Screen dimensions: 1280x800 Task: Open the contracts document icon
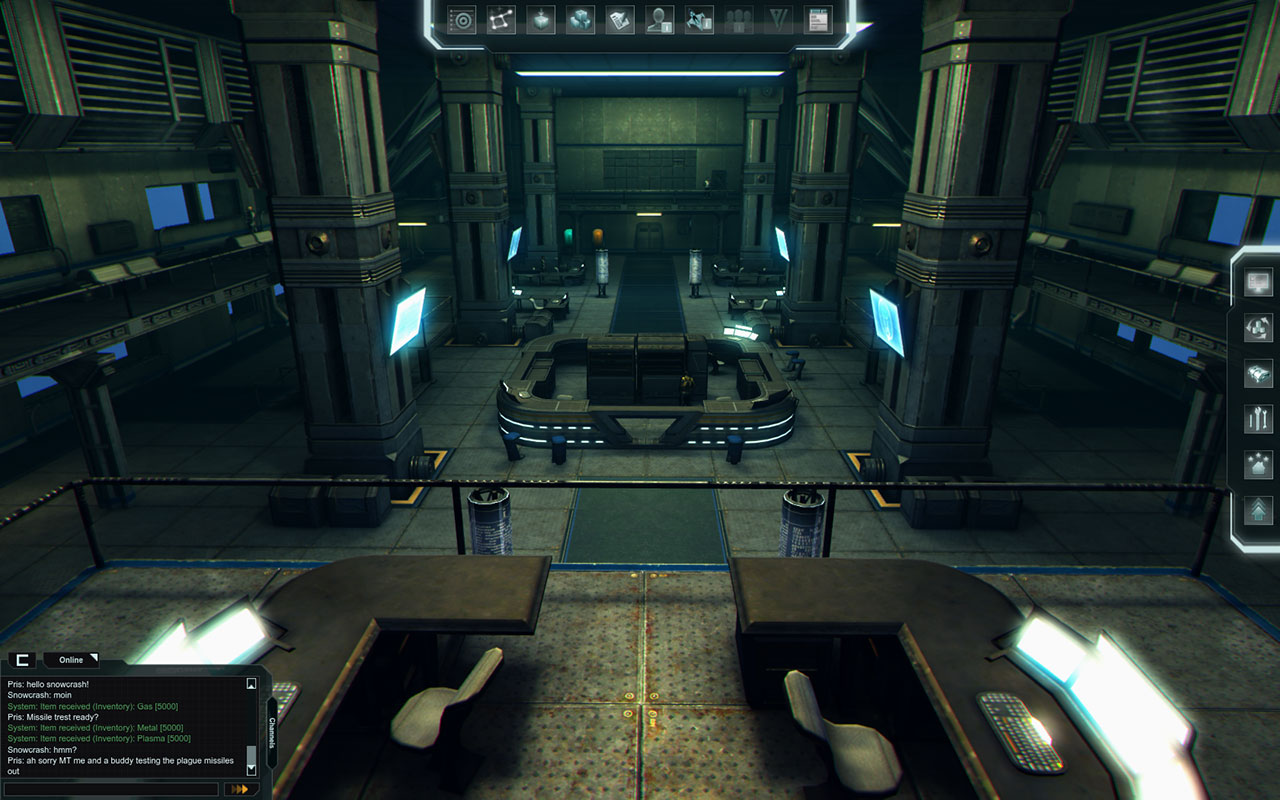[620, 20]
